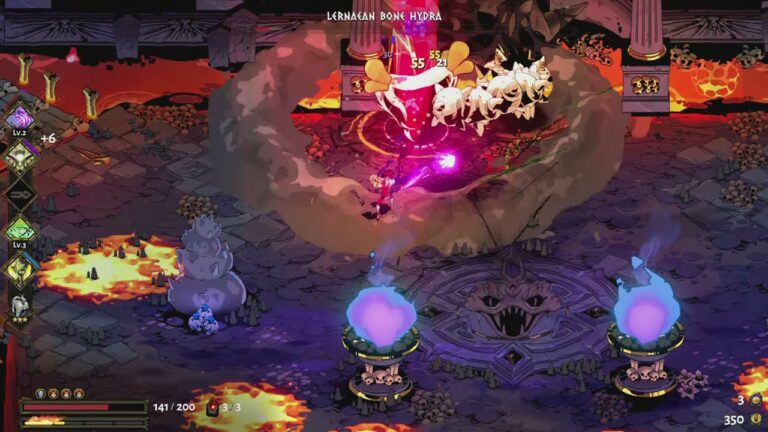Click the empty dark boon slot
The image size is (768, 432).
click(20, 192)
